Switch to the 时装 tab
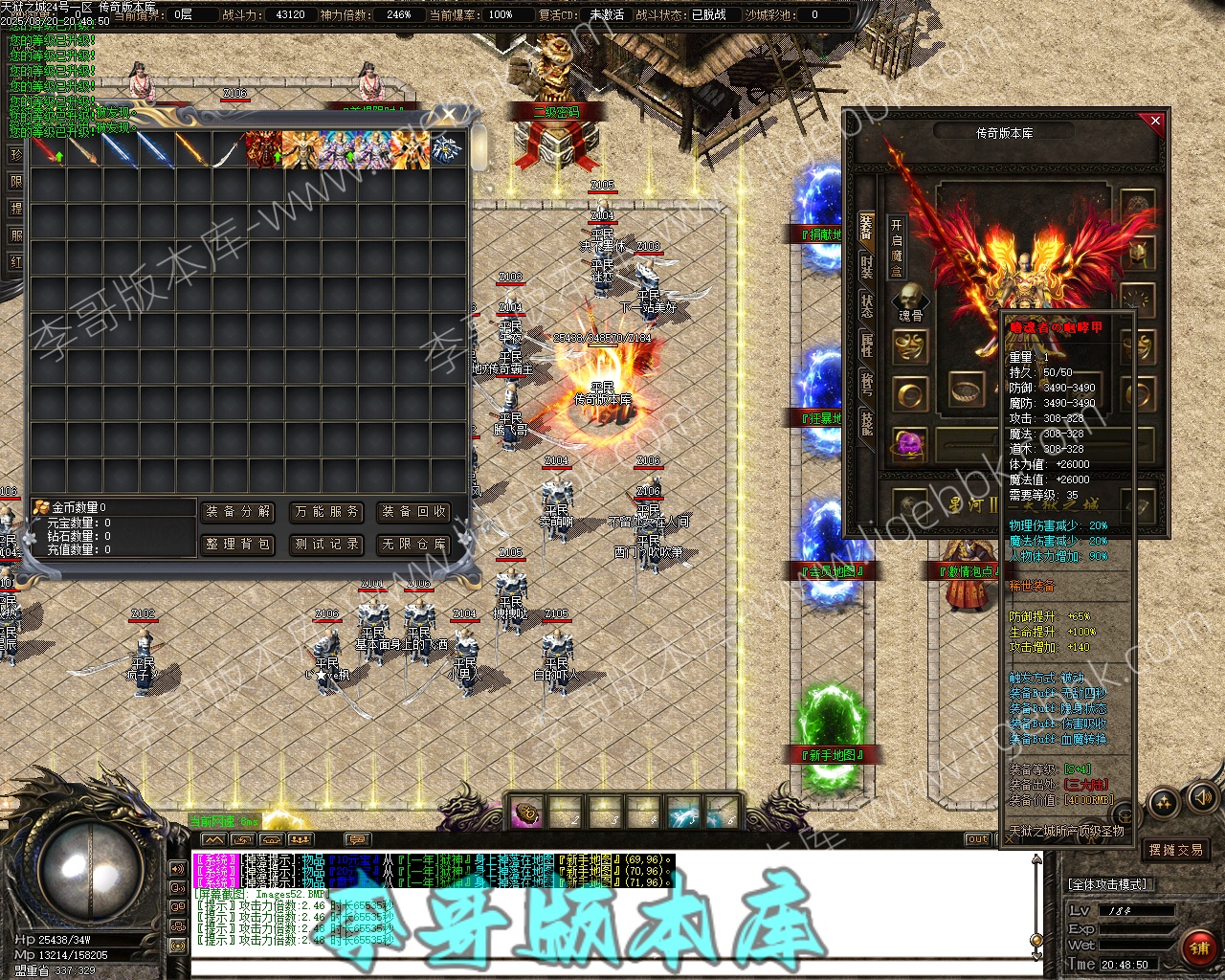This screenshot has width=1225, height=980. (x=866, y=267)
